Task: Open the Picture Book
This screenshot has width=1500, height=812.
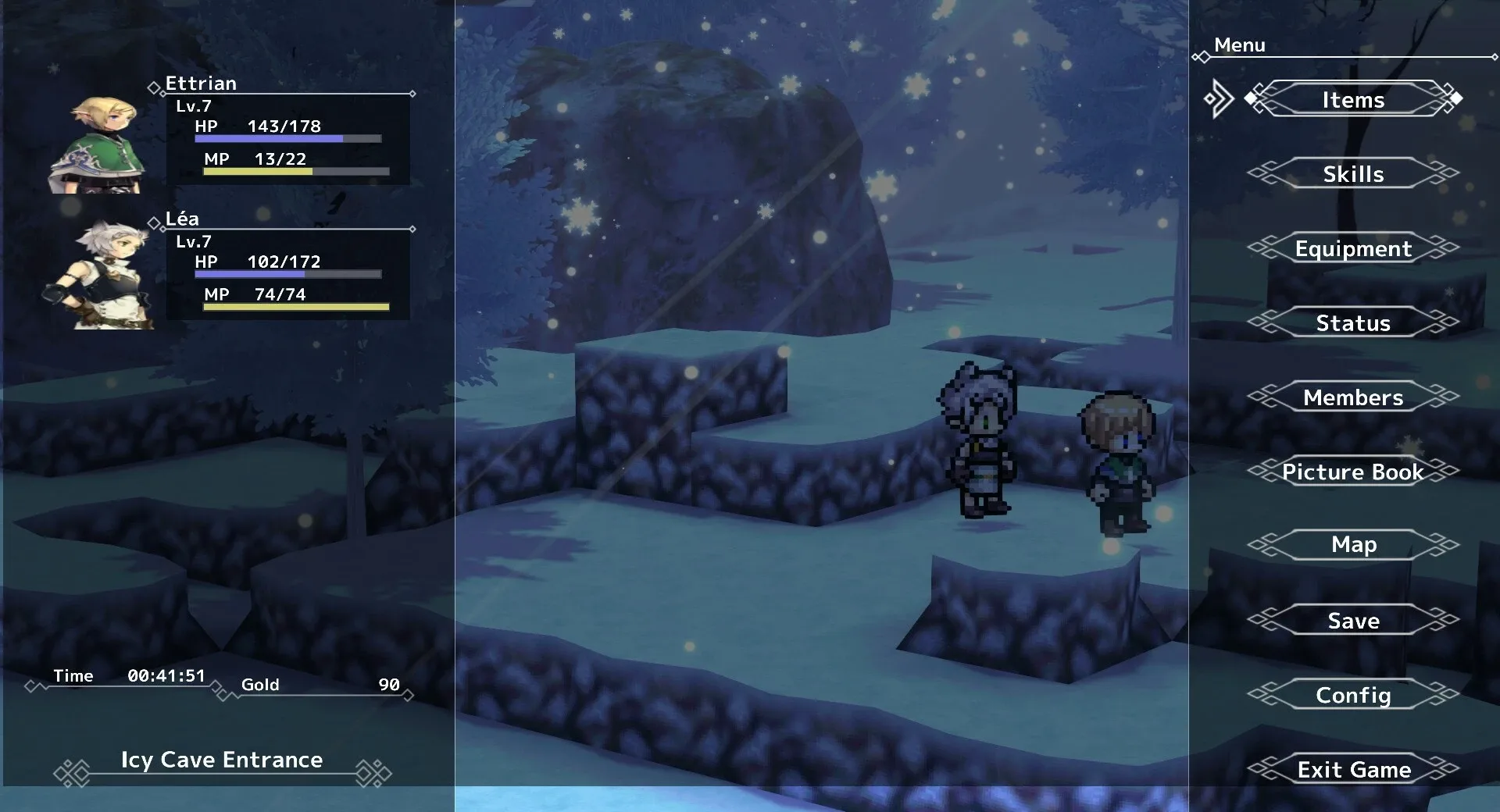Action: tap(1354, 472)
